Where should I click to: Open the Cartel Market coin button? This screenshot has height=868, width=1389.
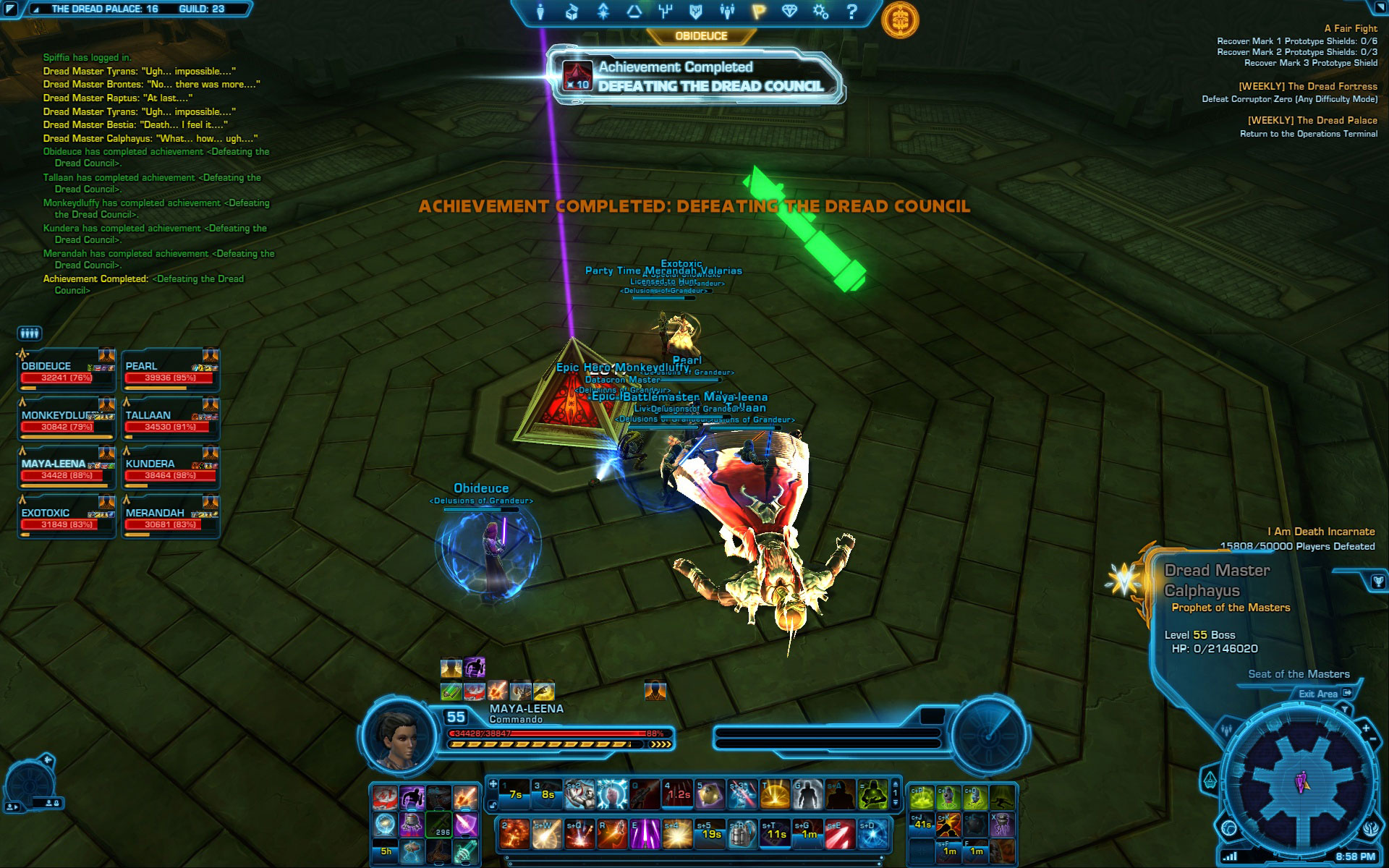899,20
